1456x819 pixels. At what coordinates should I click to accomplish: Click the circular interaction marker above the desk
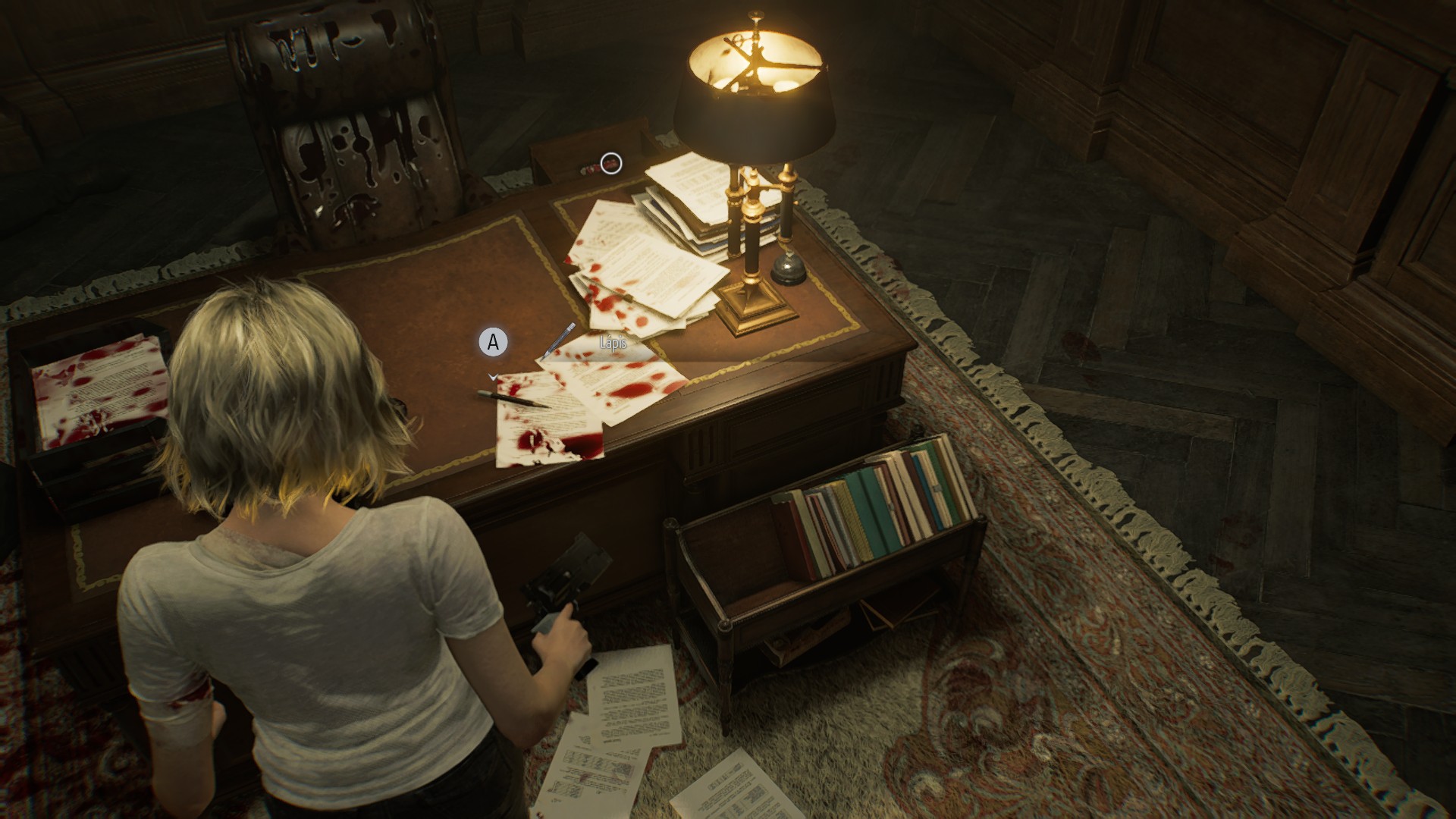pos(611,163)
